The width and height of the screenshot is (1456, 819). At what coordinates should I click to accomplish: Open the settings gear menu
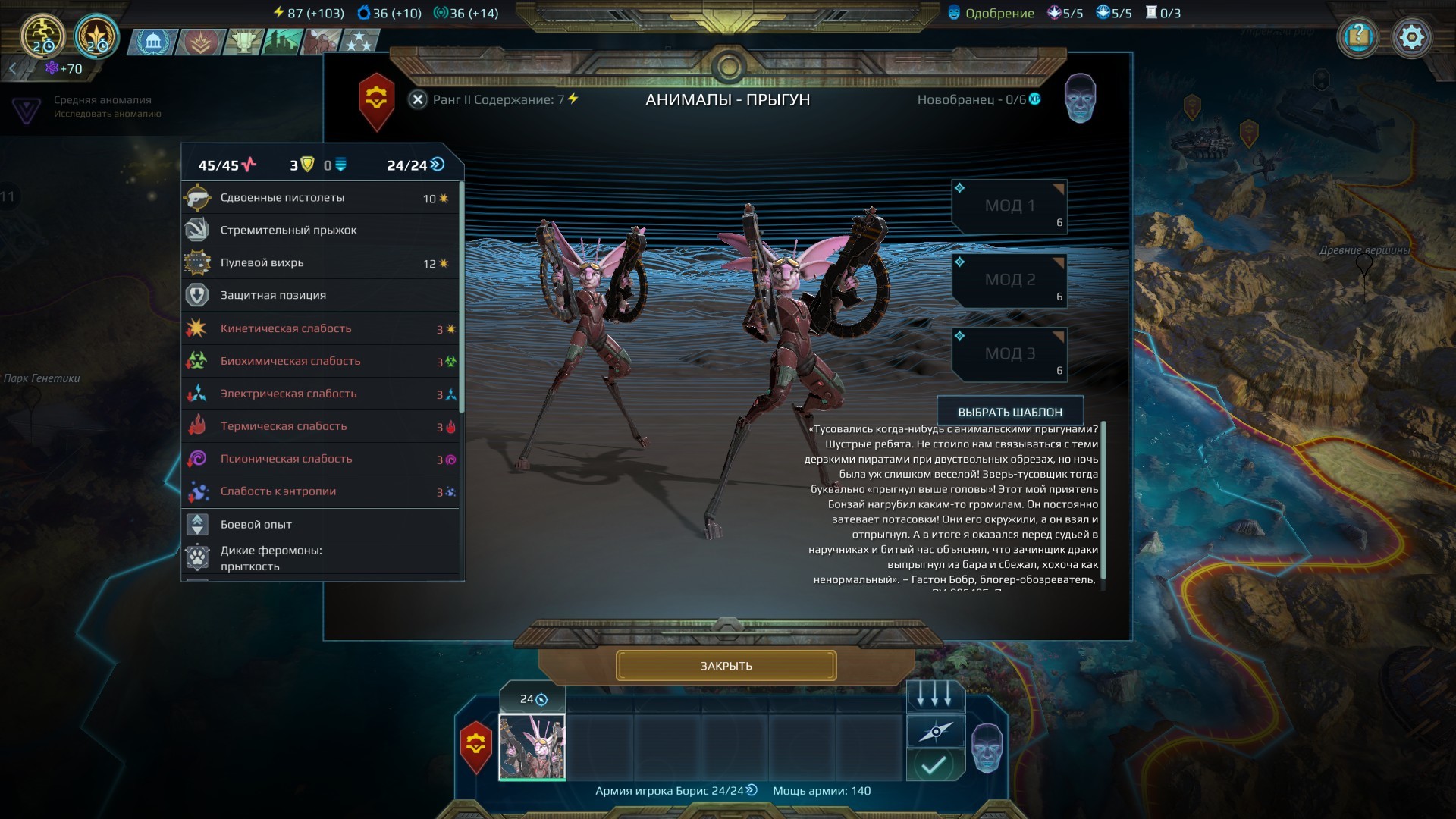point(1411,36)
